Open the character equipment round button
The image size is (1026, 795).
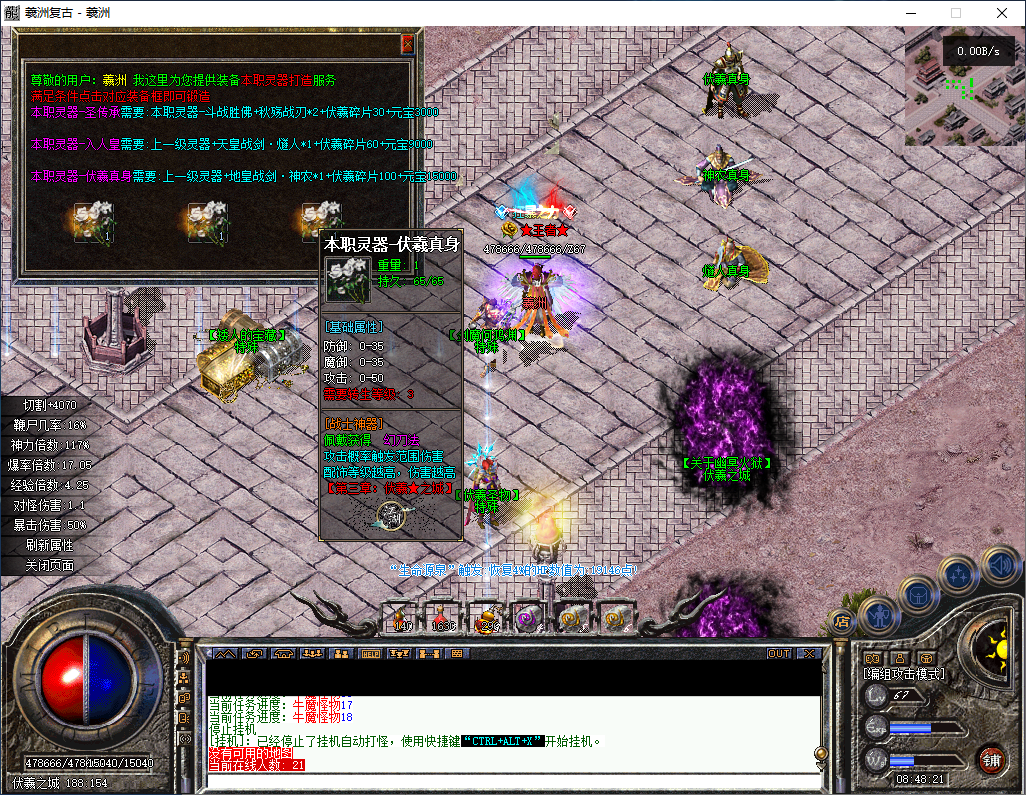(879, 613)
